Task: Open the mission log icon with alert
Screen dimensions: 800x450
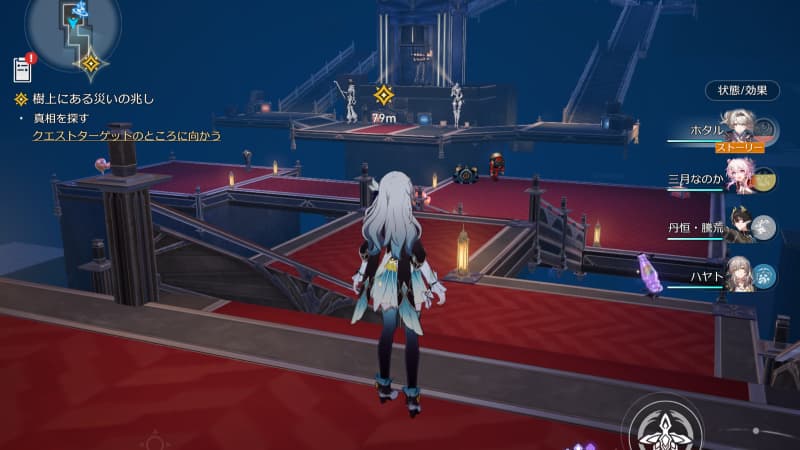Action: coord(23,69)
